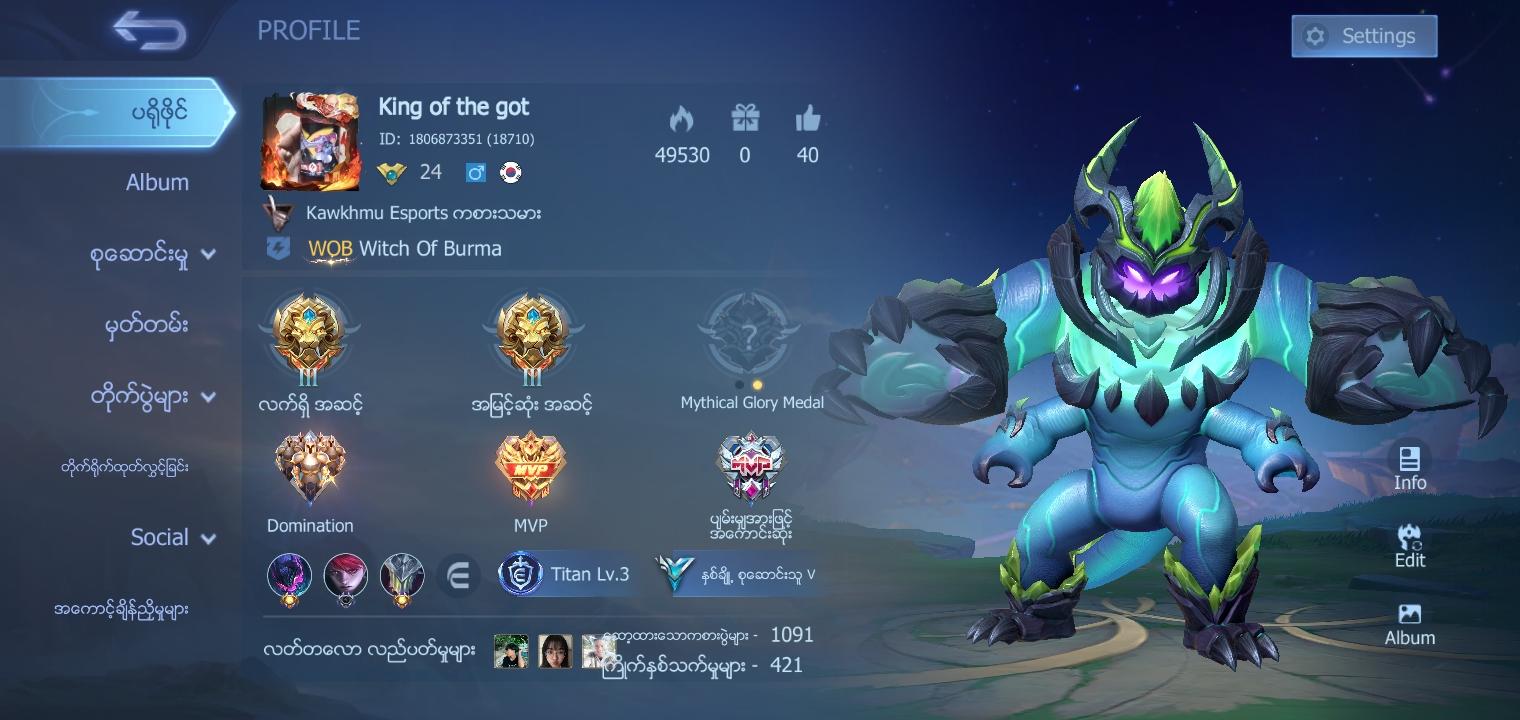Open the Settings button
The height and width of the screenshot is (720, 1520).
pos(1364,35)
